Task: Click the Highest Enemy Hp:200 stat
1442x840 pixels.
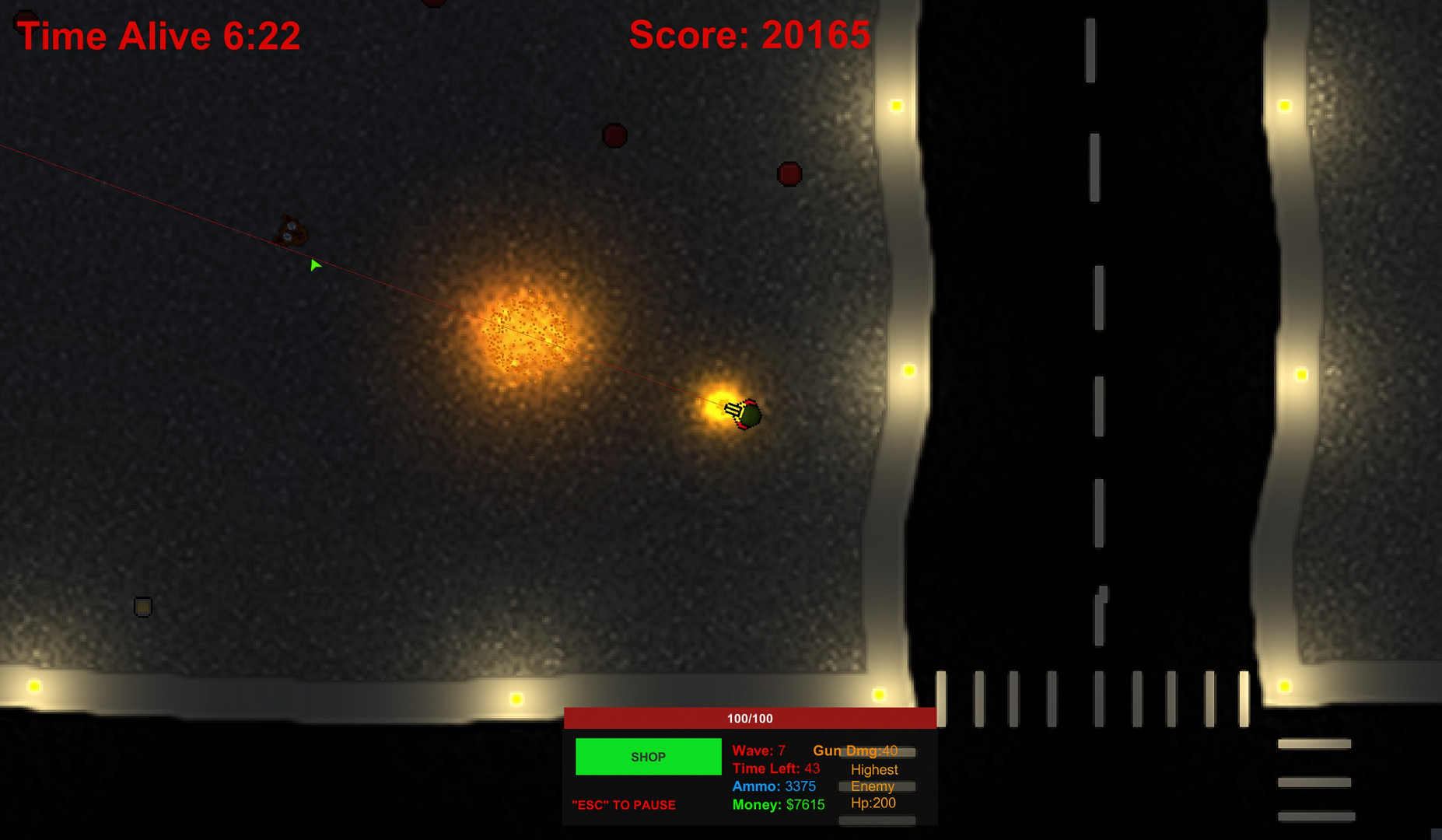Action: tap(874, 786)
